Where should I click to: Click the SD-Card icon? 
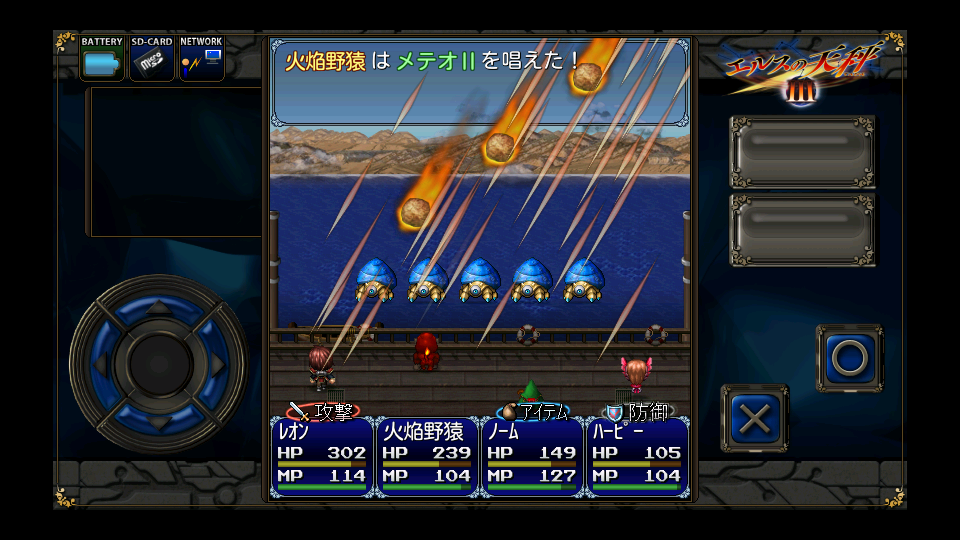[x=152, y=59]
